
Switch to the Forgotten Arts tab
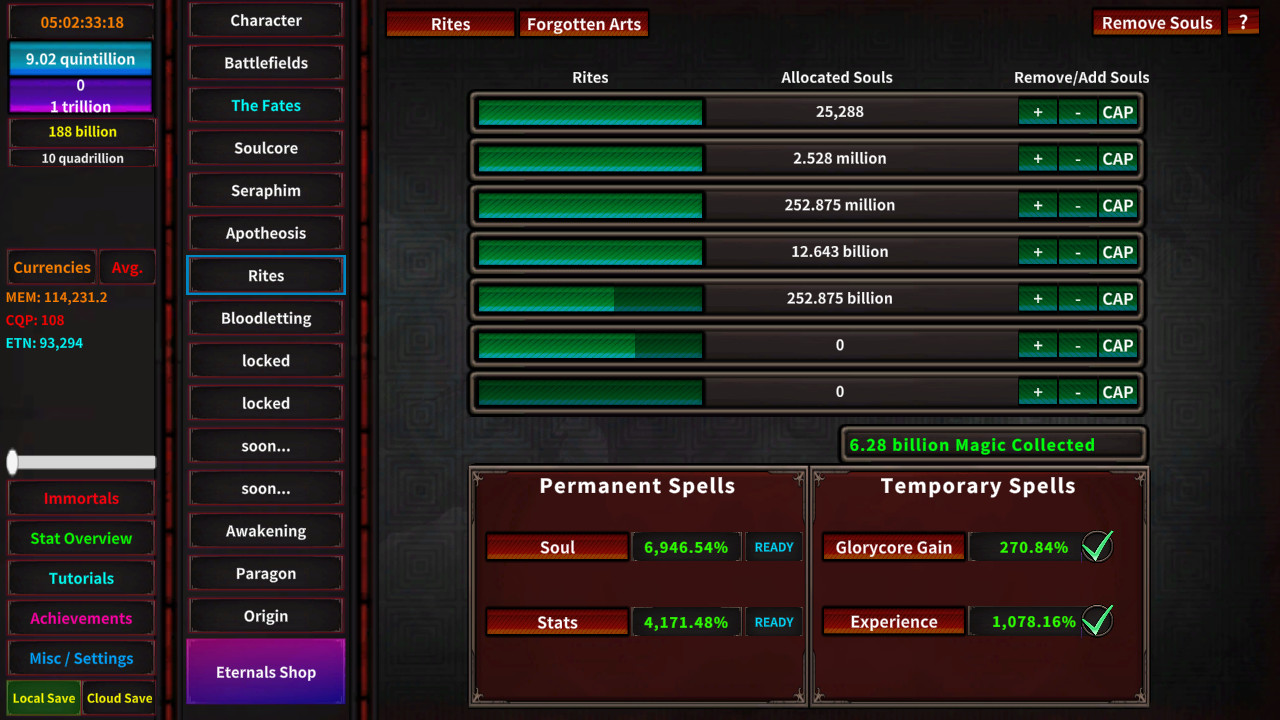coord(583,23)
